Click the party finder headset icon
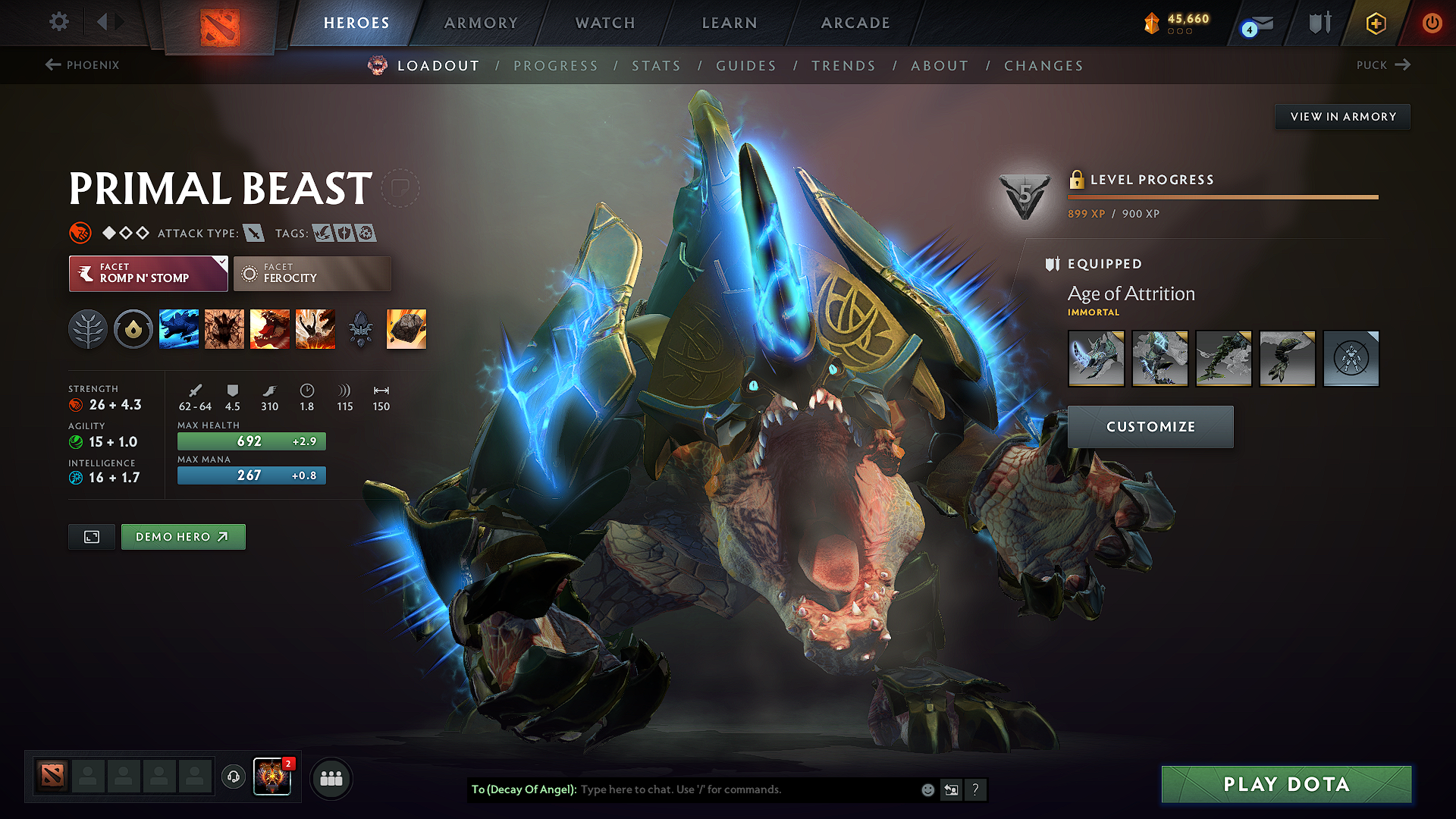 (x=234, y=777)
